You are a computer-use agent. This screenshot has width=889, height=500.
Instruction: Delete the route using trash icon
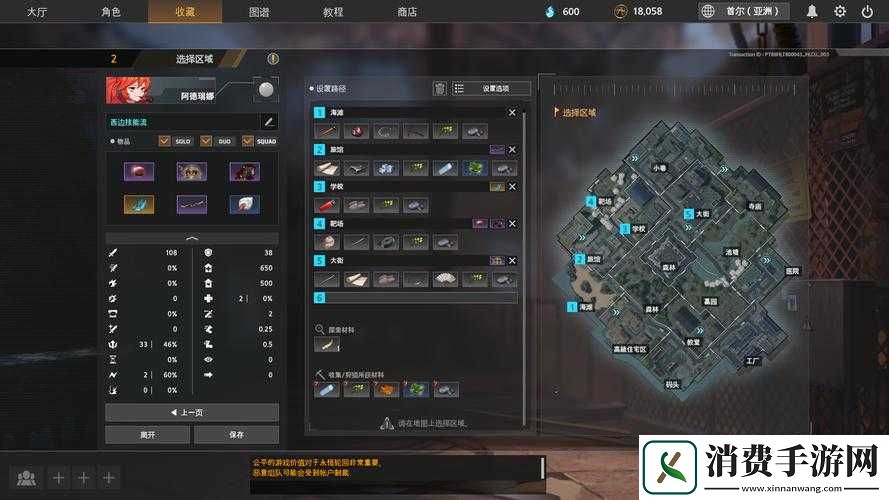(439, 88)
